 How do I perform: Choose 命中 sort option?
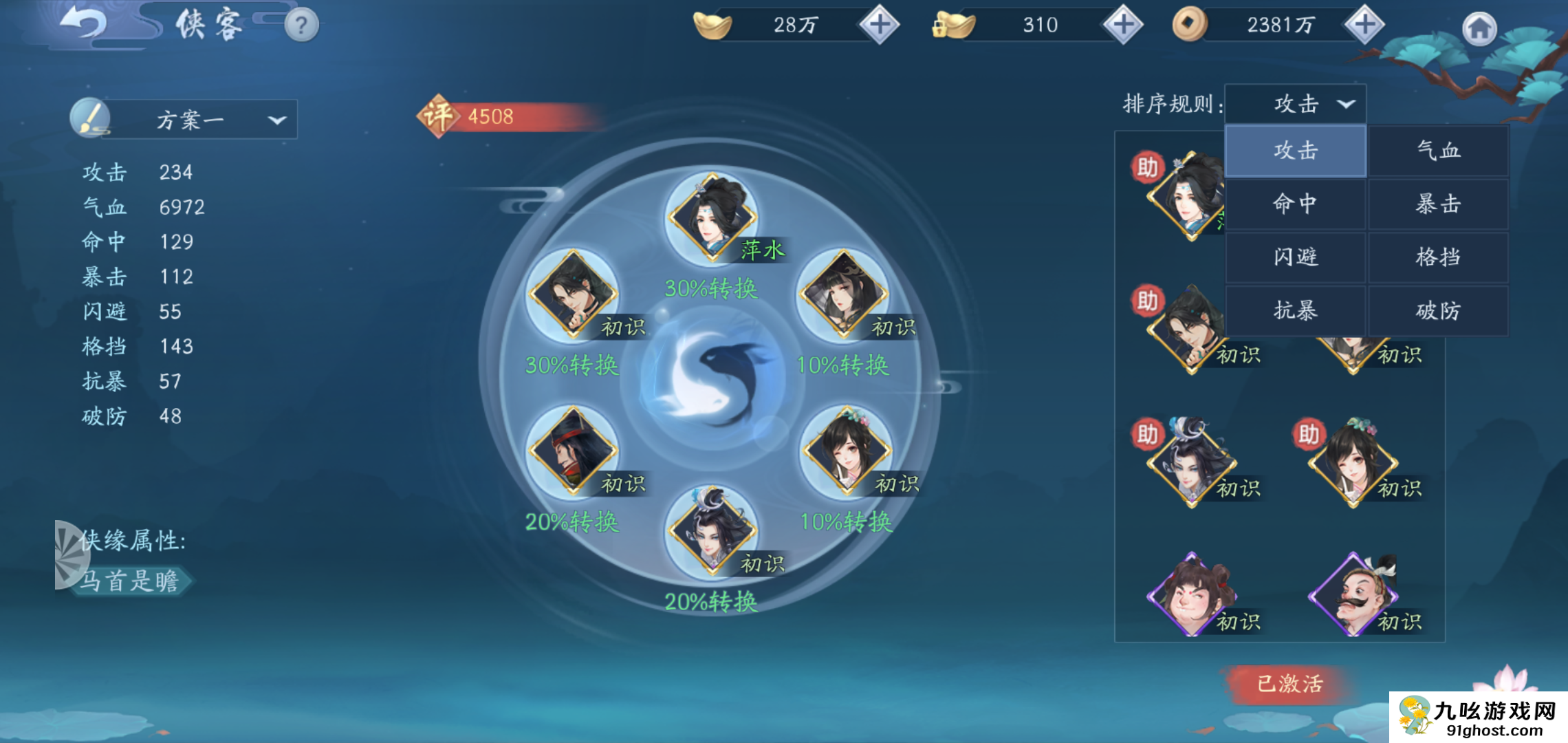point(1296,204)
